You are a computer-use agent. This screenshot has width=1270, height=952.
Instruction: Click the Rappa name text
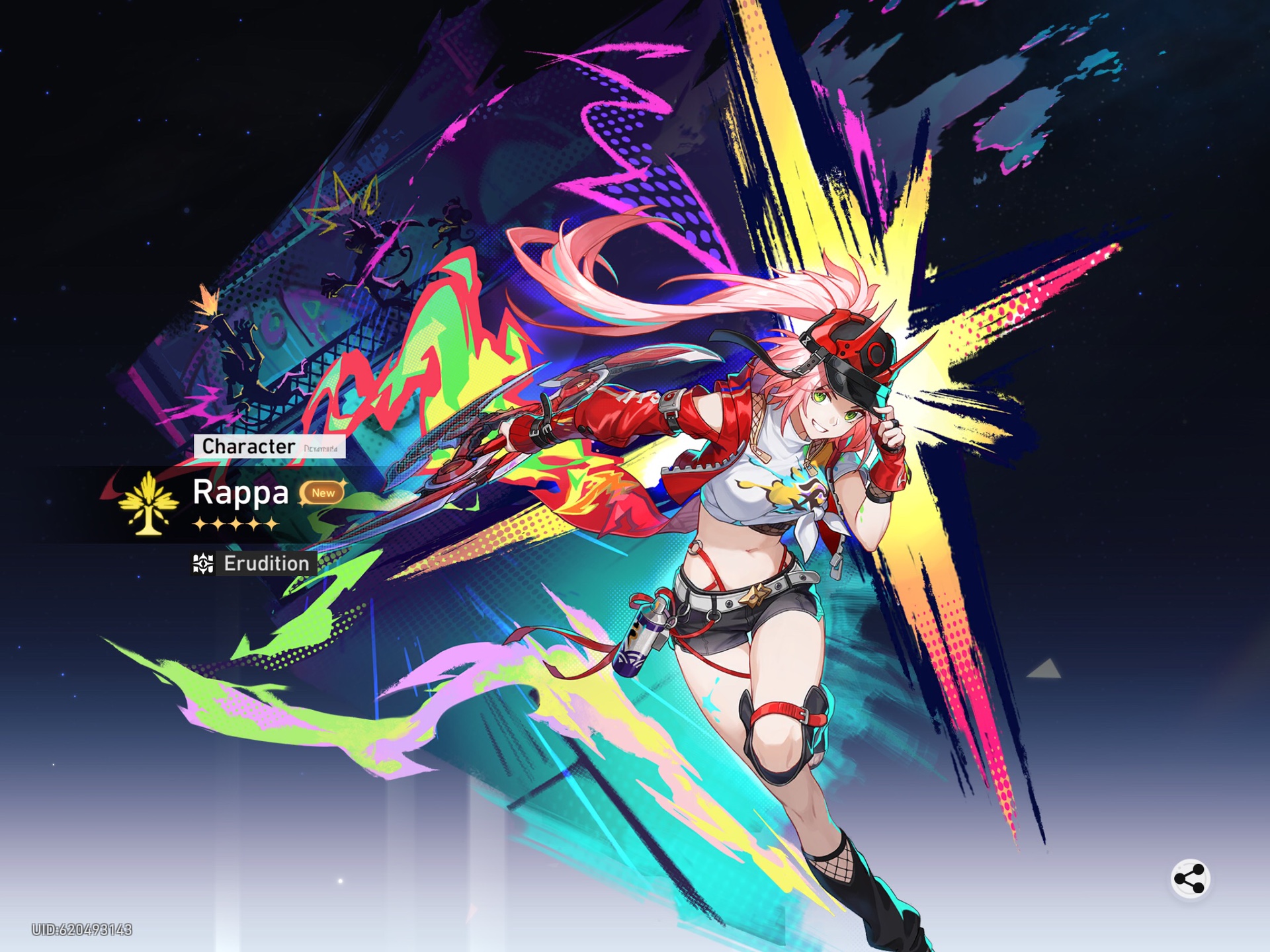(239, 494)
